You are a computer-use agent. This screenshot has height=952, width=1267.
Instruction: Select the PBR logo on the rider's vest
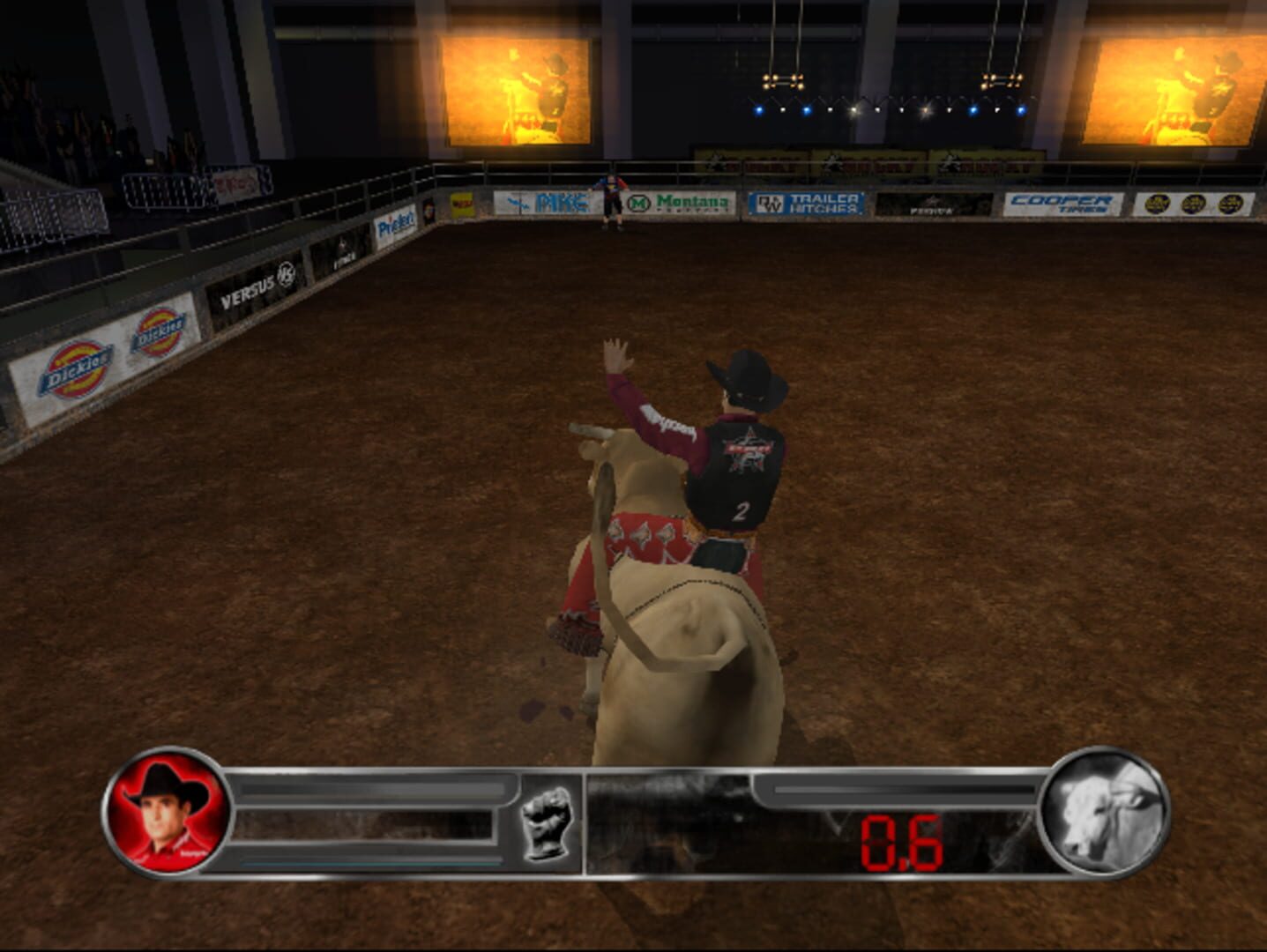[746, 451]
